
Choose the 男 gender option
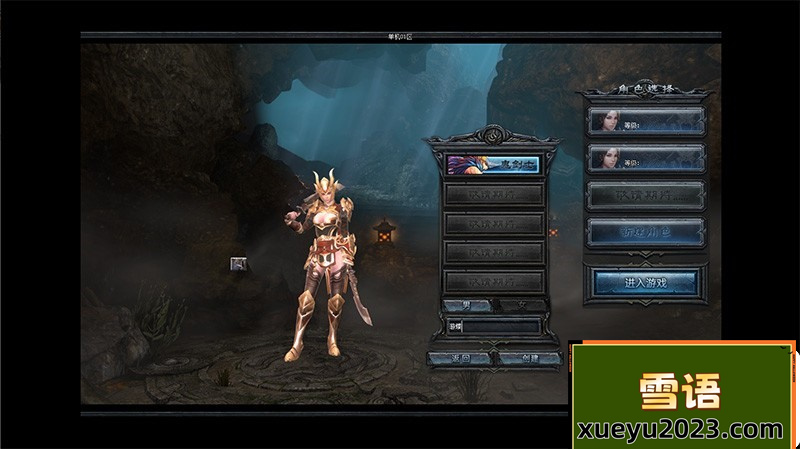point(469,305)
